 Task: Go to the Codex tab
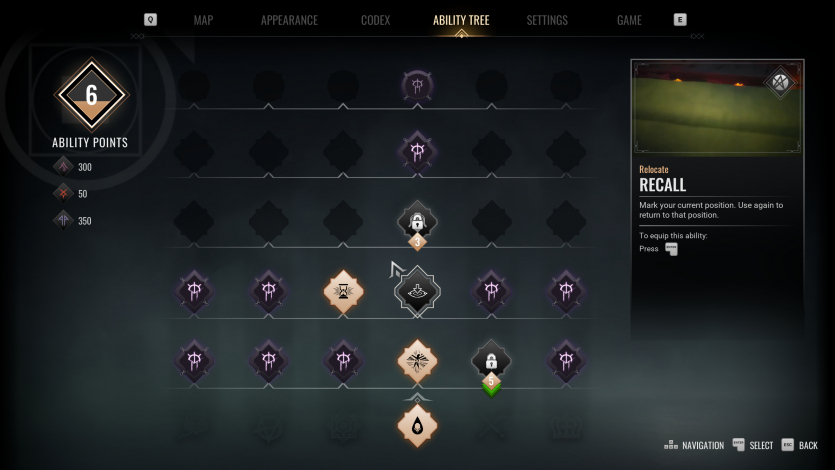point(375,20)
